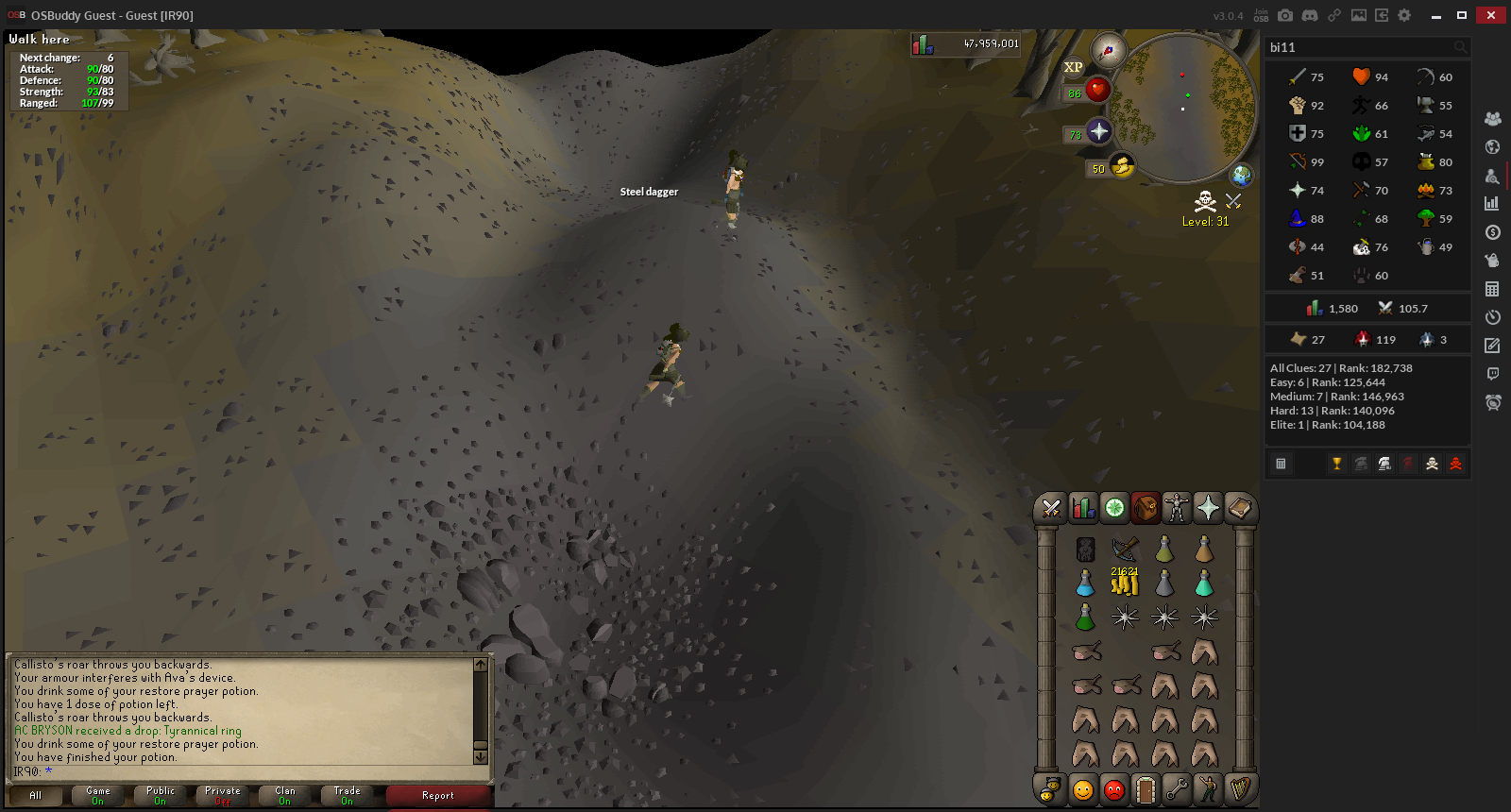Open the world map globe
This screenshot has height=812, width=1511.
coord(1241,175)
